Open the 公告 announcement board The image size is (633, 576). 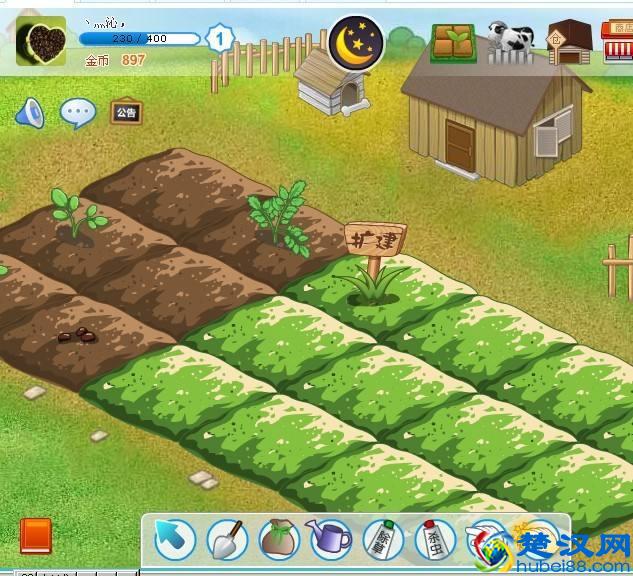pyautogui.click(x=126, y=112)
